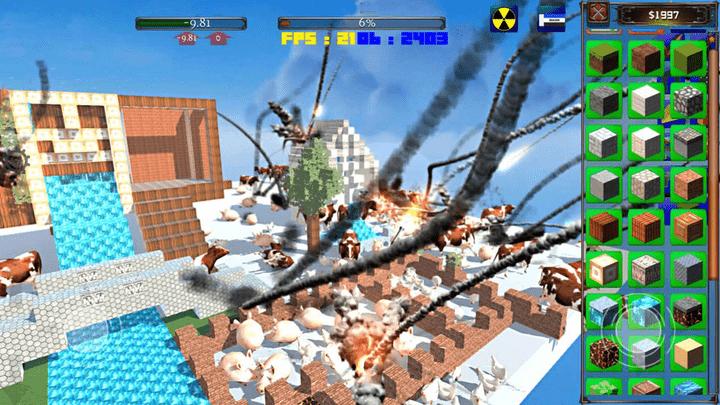Select the lava magma block
This screenshot has width=720, height=405.
[605, 352]
